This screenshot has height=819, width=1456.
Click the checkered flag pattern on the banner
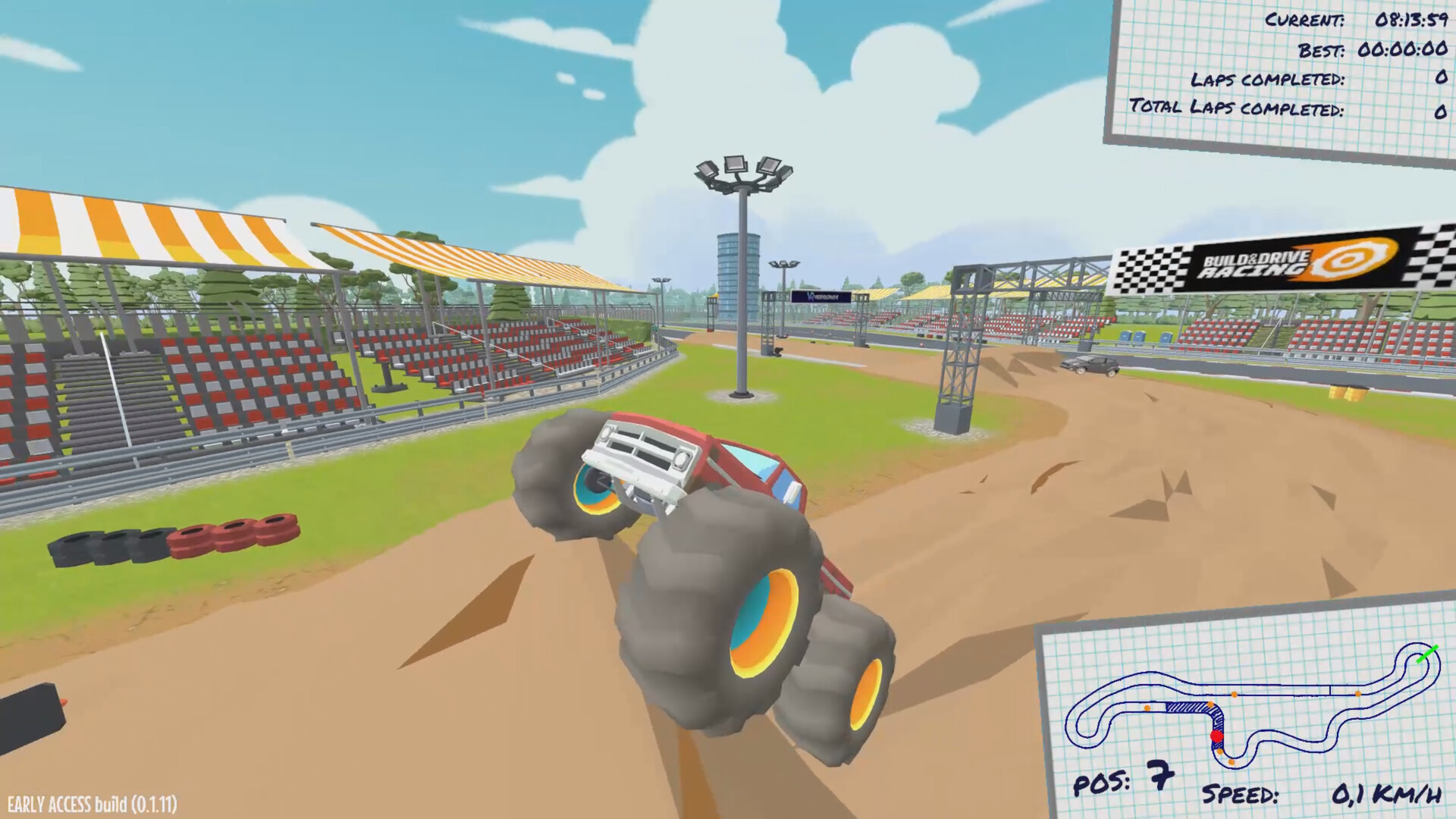pos(1153,265)
